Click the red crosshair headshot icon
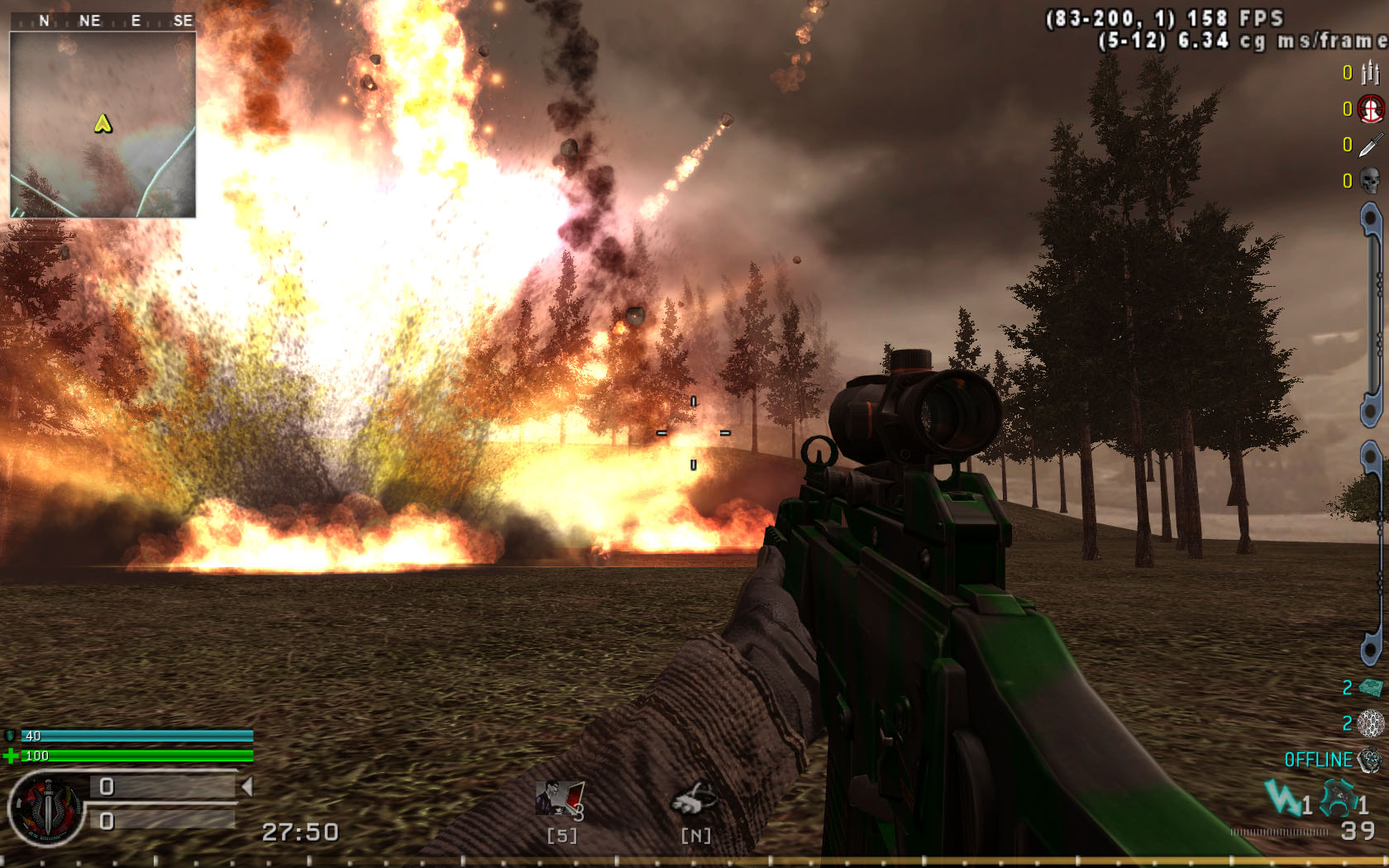 [1371, 109]
